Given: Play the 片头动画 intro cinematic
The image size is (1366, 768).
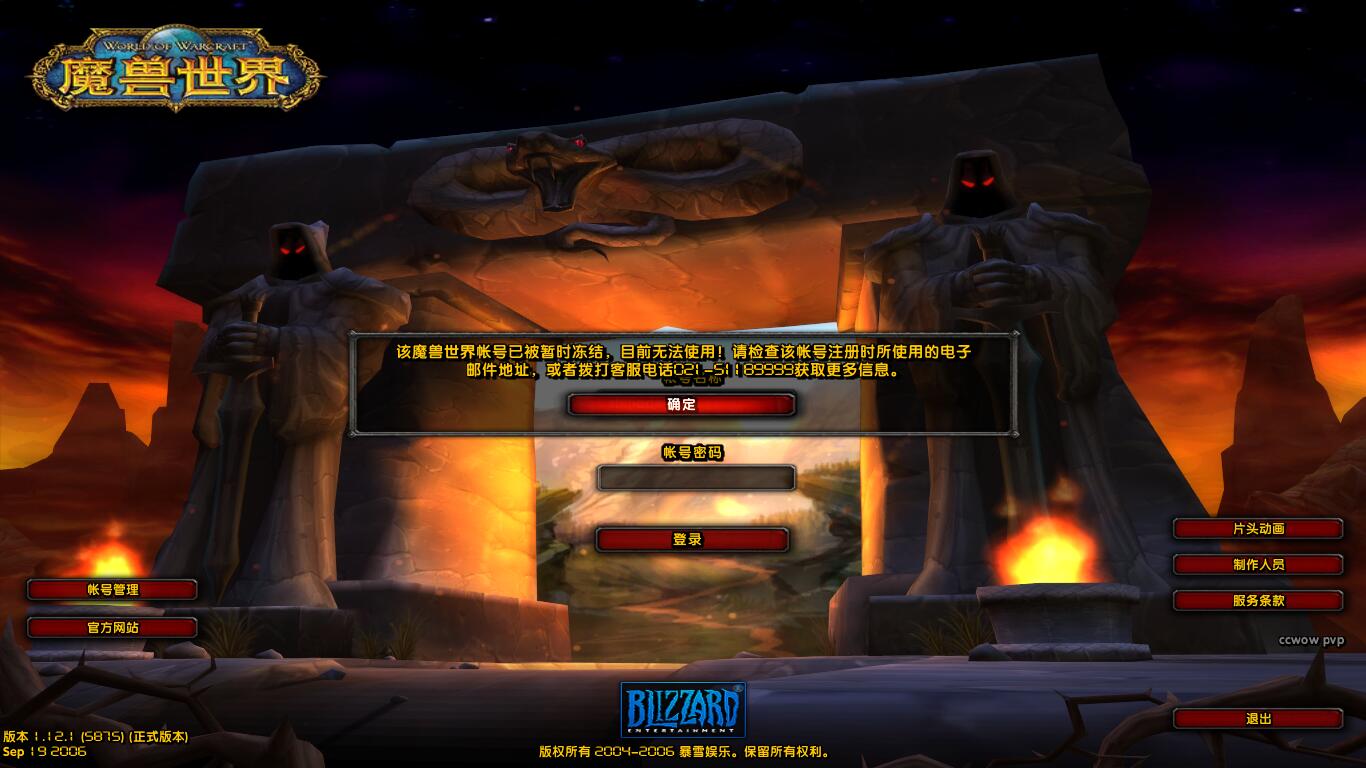Looking at the screenshot, I should coord(1257,529).
